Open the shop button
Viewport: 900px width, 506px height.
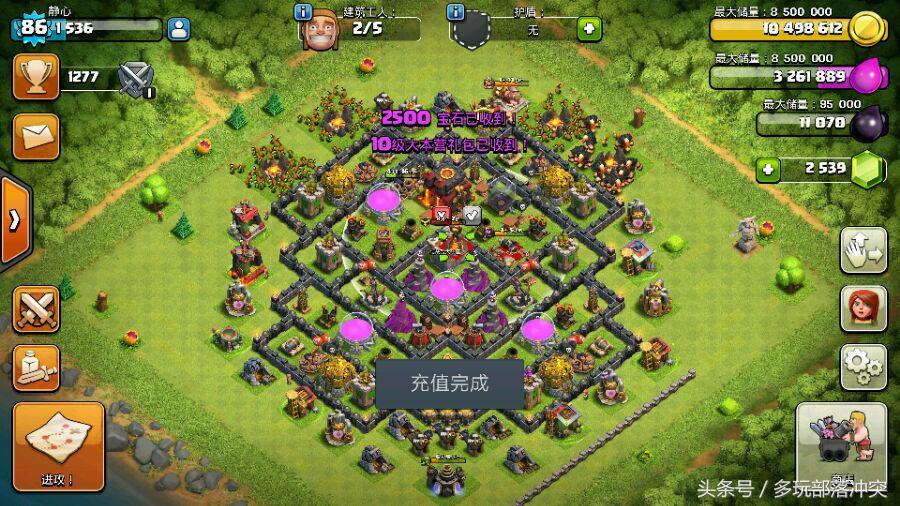point(841,447)
